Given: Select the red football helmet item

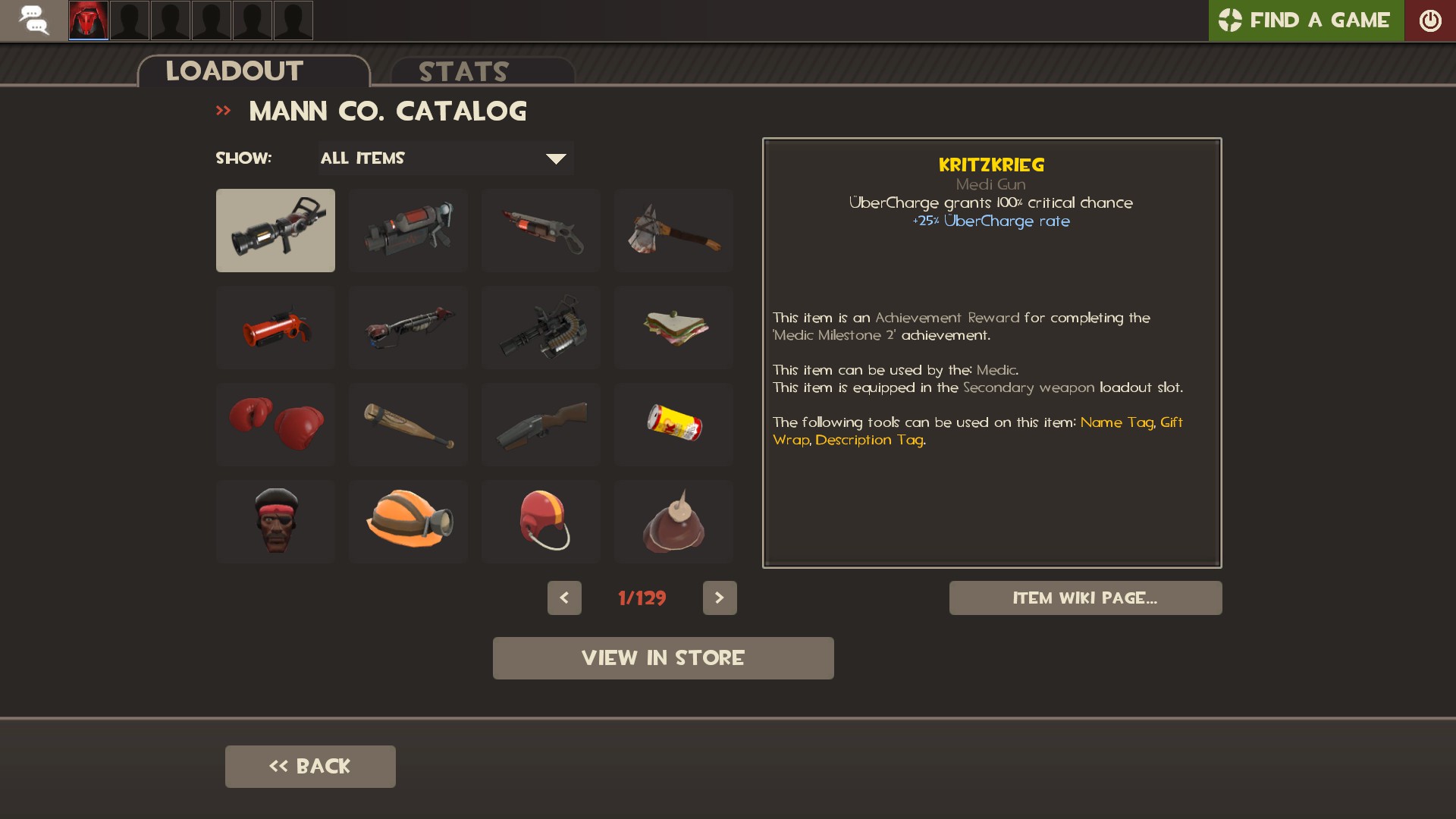Looking at the screenshot, I should click(541, 521).
